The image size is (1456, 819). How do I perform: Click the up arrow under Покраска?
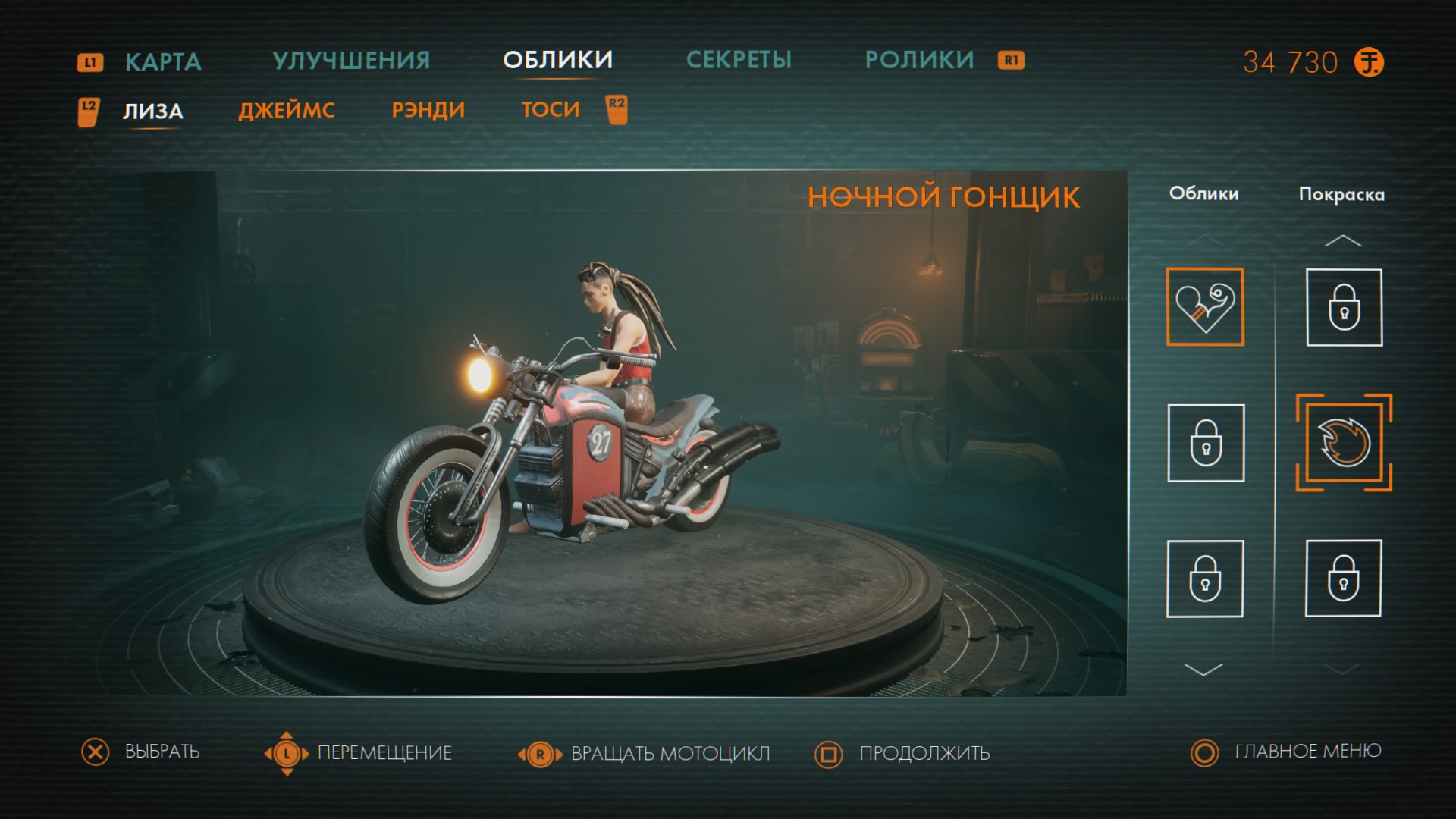pos(1343,241)
